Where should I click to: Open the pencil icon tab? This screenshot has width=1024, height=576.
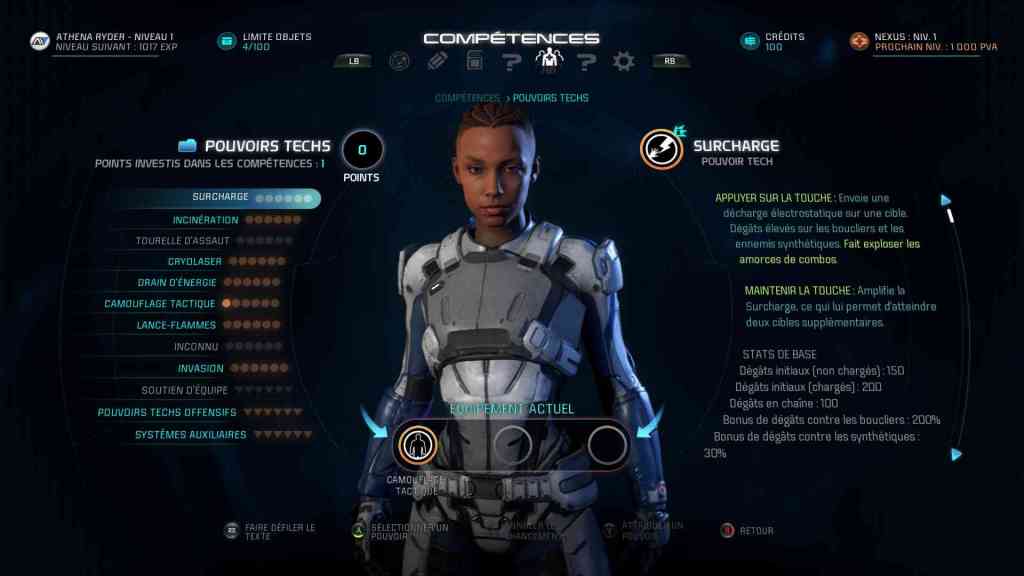(x=437, y=61)
